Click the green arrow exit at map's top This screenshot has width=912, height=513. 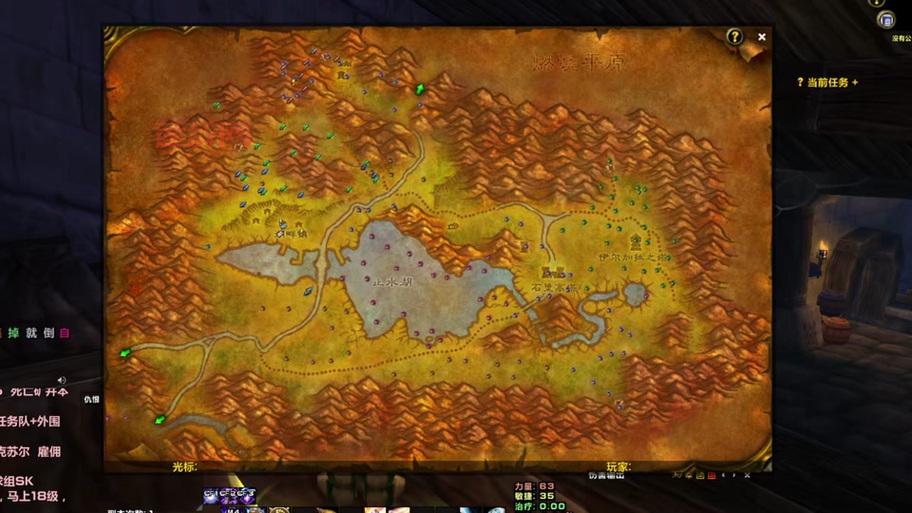(x=420, y=90)
